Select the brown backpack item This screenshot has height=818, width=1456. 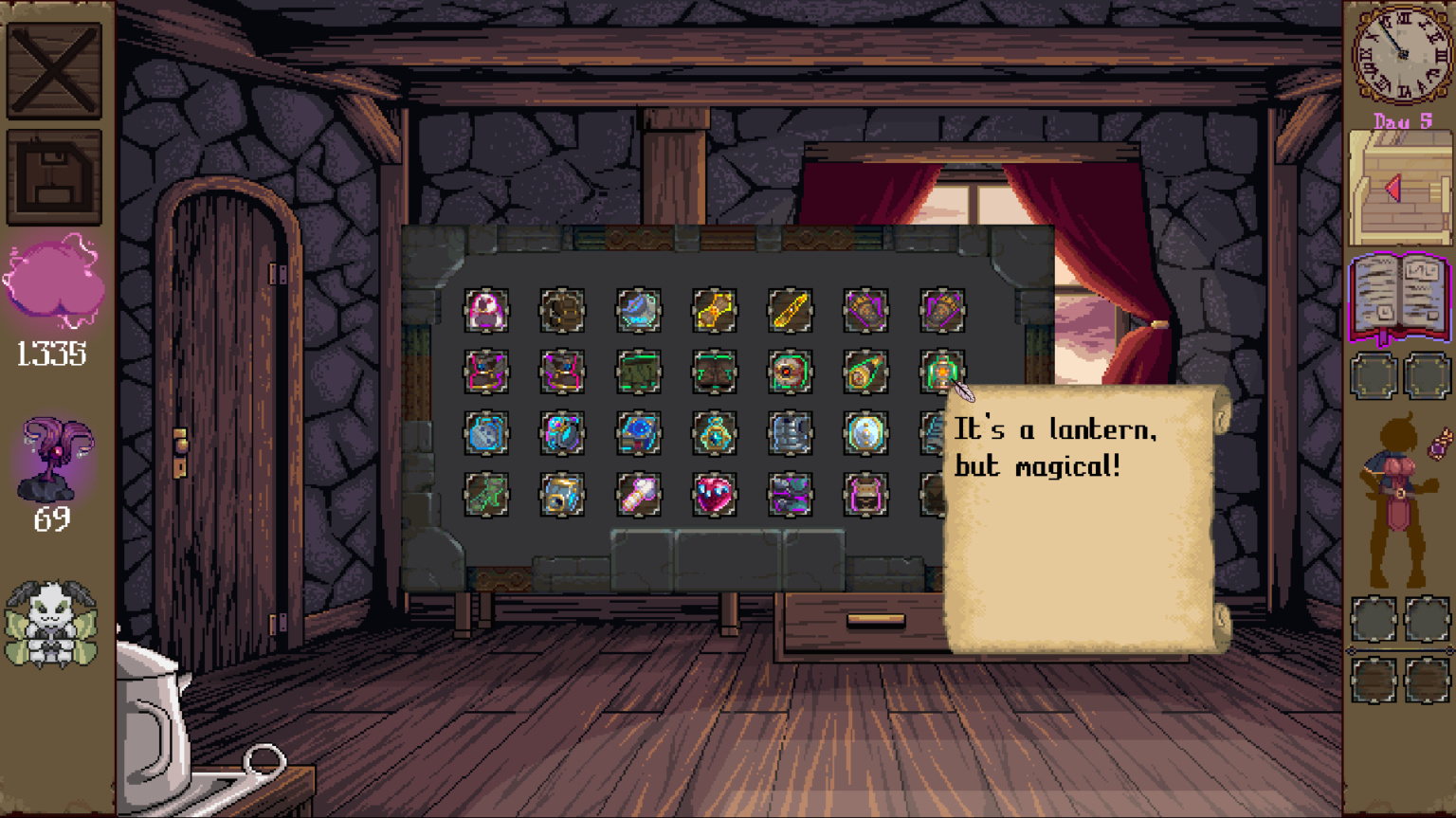tap(562, 311)
